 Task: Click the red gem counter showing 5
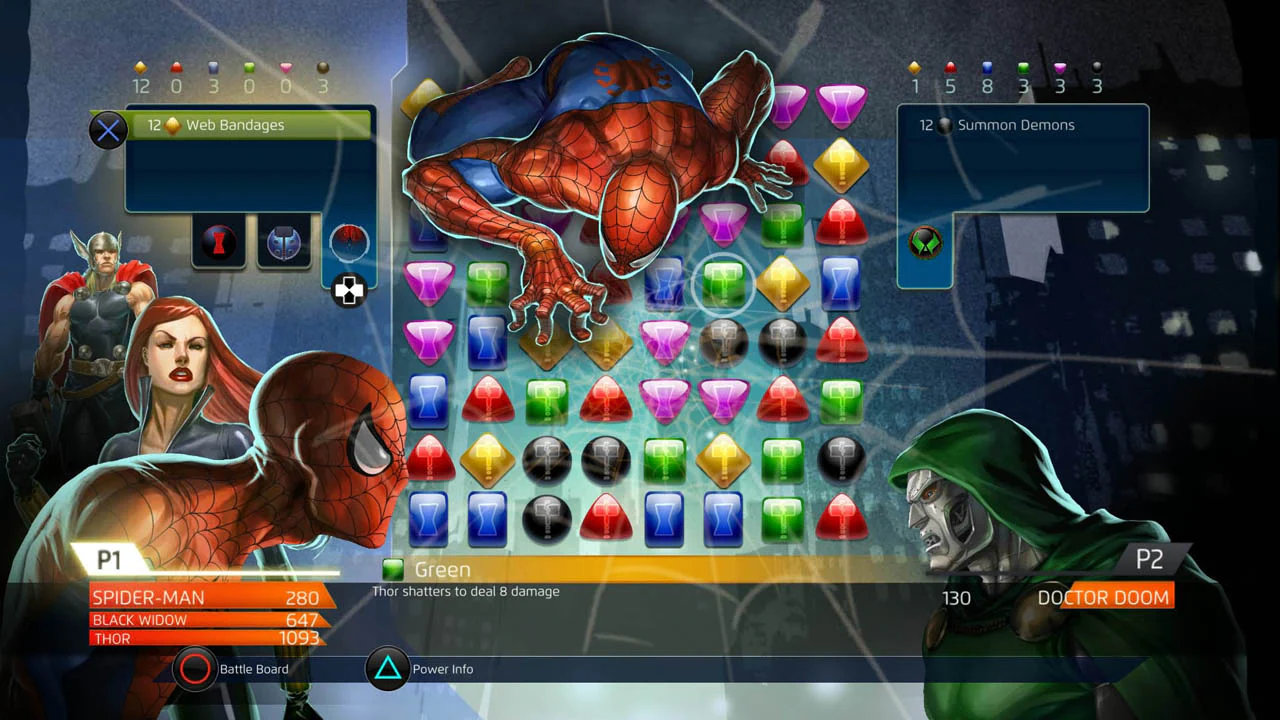[x=949, y=80]
